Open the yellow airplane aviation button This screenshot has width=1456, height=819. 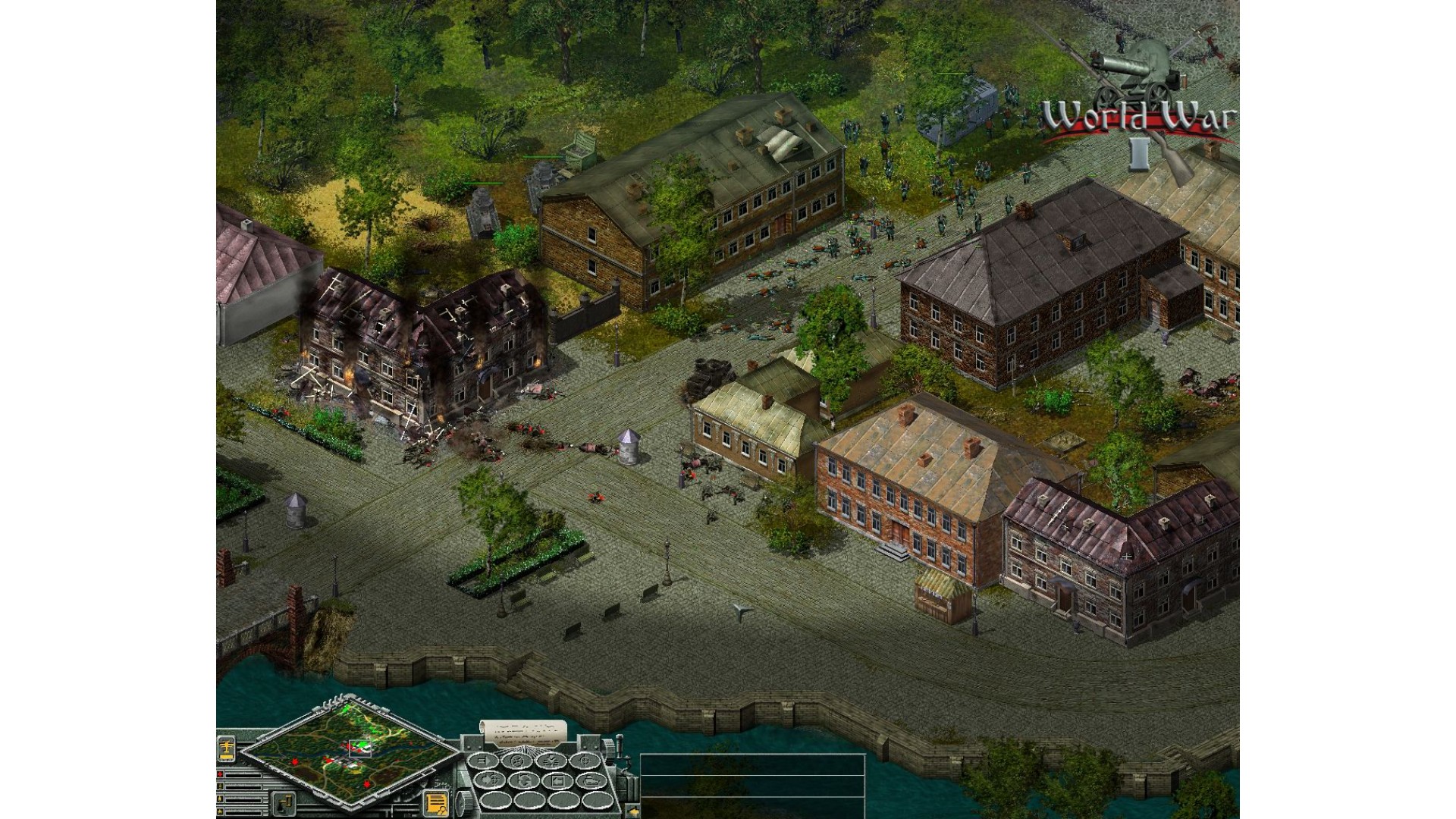point(227,749)
